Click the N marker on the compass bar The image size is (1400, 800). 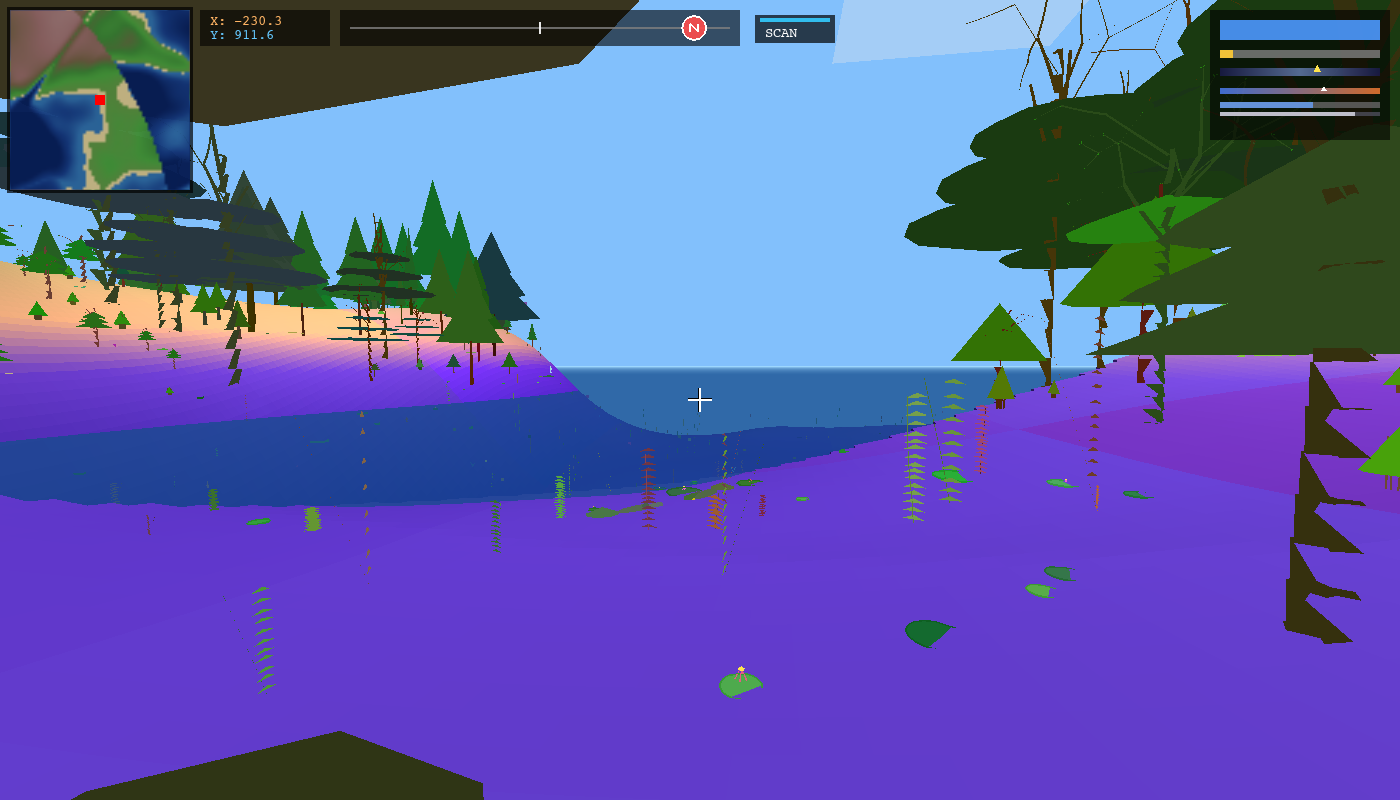tap(694, 28)
